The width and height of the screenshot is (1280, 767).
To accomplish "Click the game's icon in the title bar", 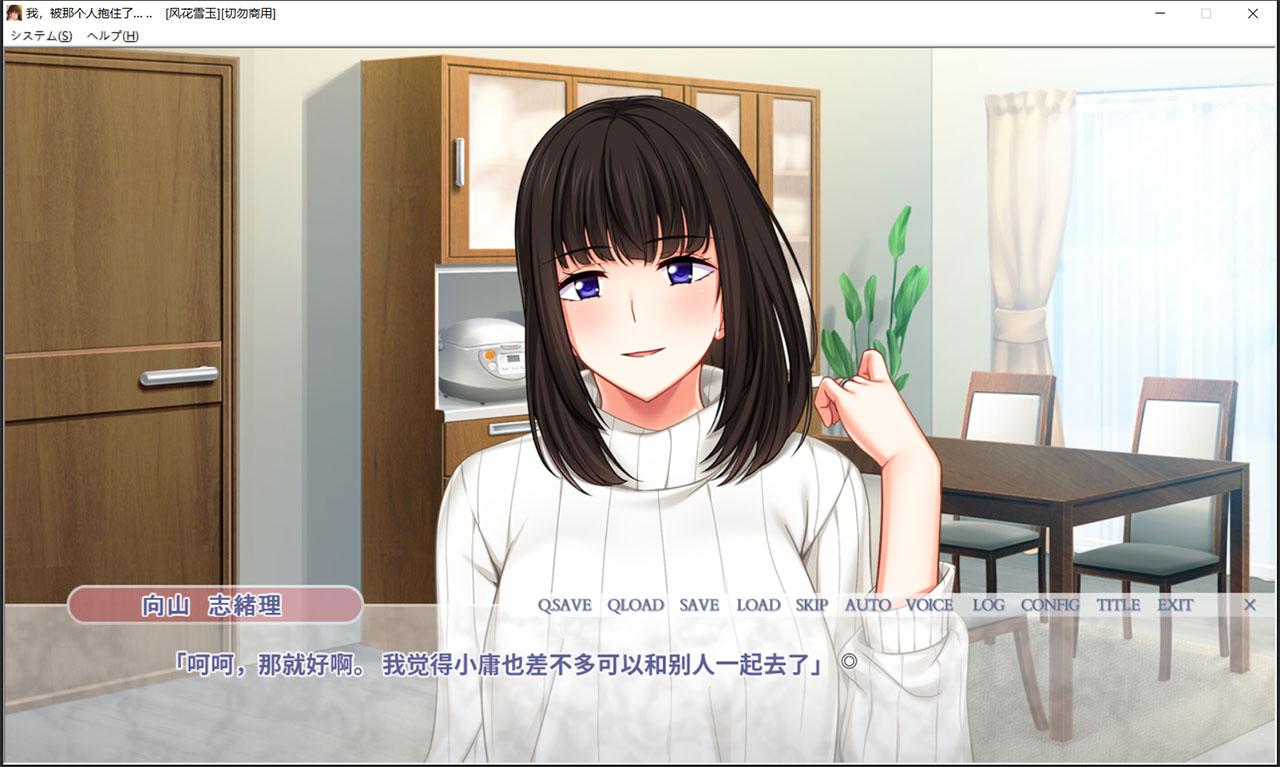I will point(14,13).
